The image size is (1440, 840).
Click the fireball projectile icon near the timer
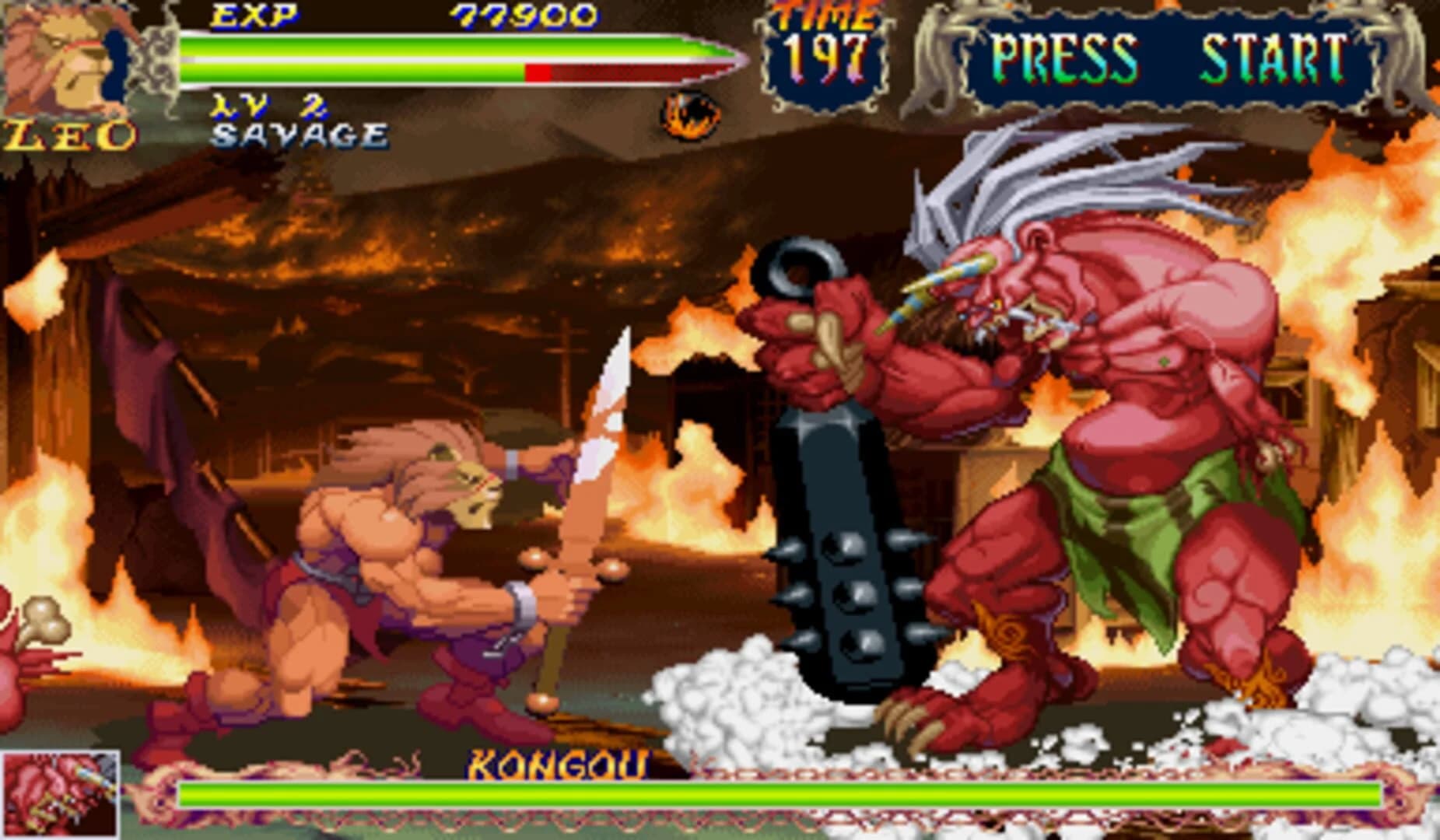point(687,115)
